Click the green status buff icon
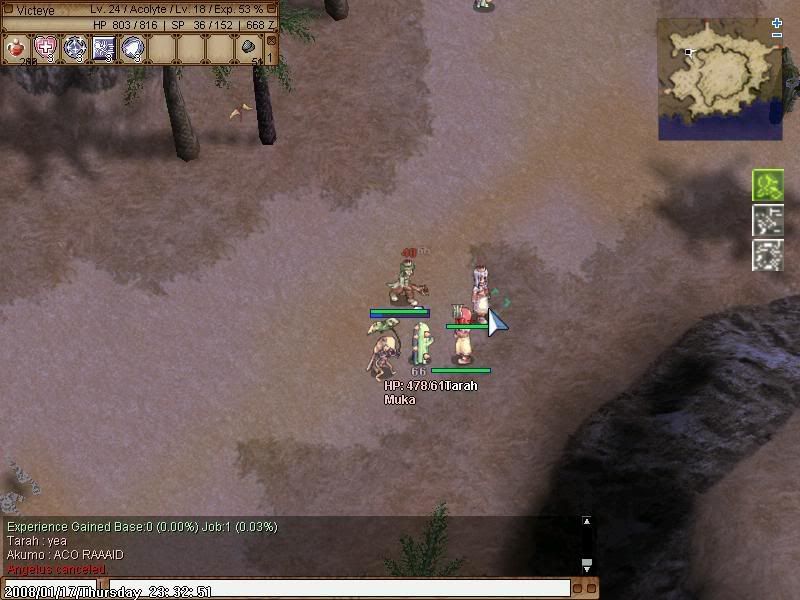 pos(767,185)
